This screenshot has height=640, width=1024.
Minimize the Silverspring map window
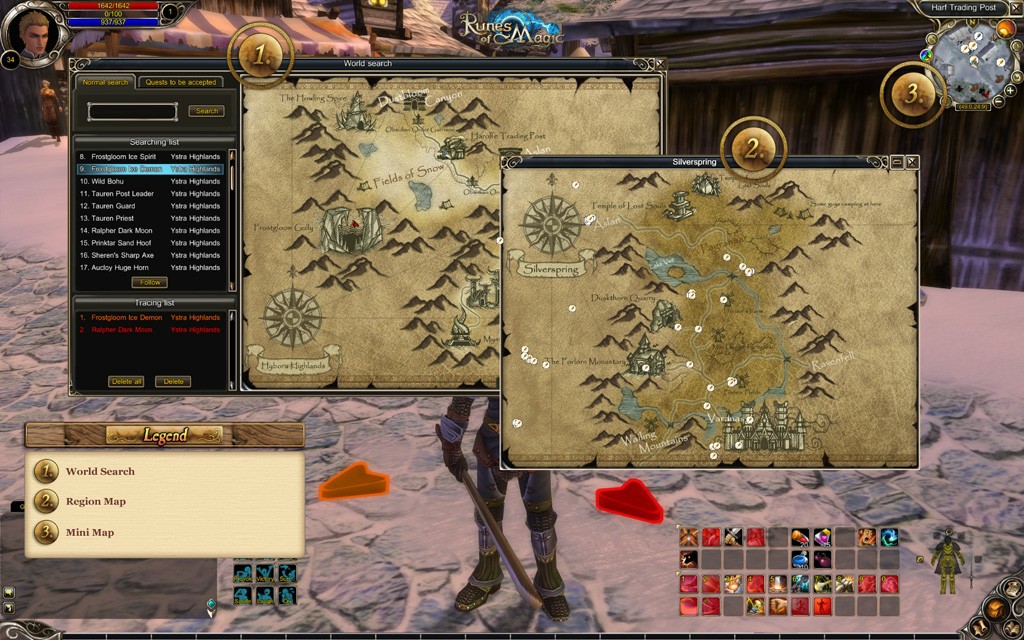click(897, 161)
